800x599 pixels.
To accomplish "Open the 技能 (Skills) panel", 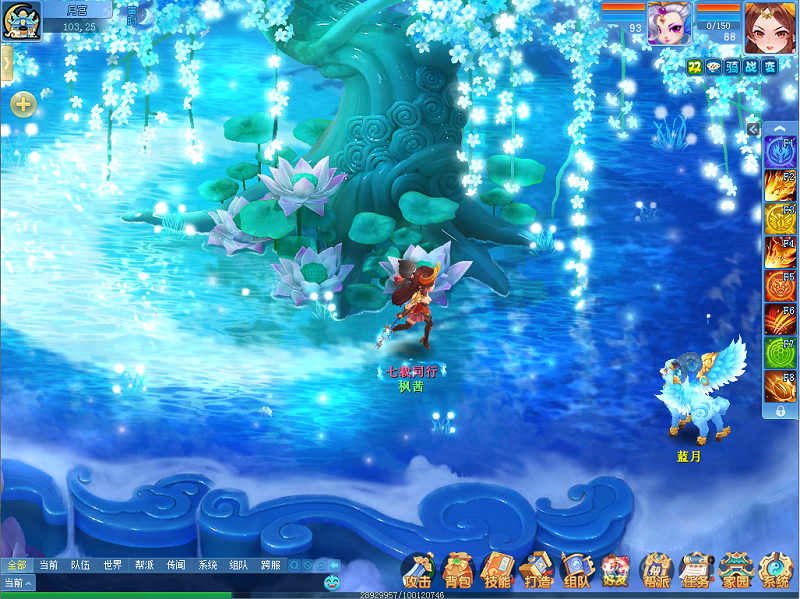I will 497,571.
